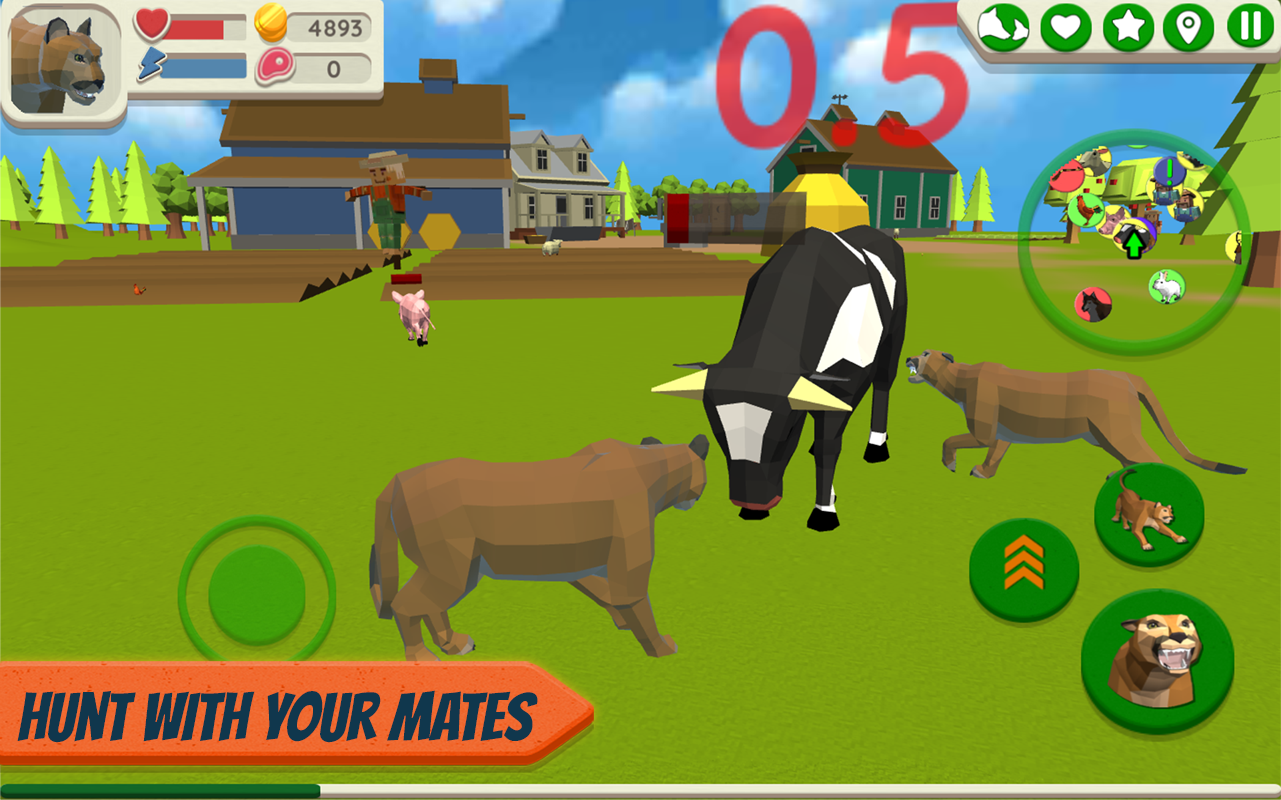The height and width of the screenshot is (800, 1281).
Task: Click the green up arrow on the minimap
Action: click(1134, 245)
